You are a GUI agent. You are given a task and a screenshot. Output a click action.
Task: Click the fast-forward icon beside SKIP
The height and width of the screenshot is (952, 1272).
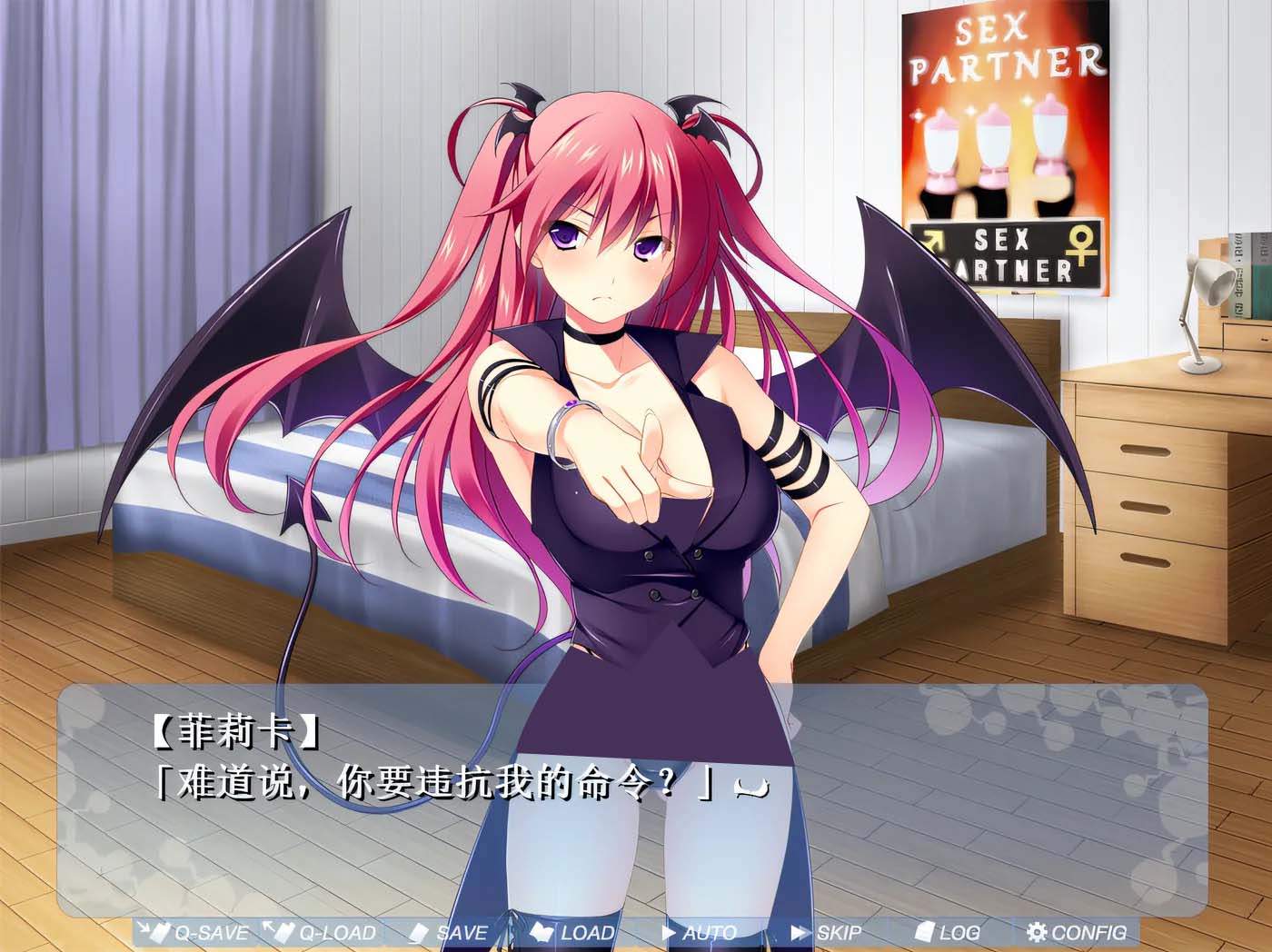[801, 933]
